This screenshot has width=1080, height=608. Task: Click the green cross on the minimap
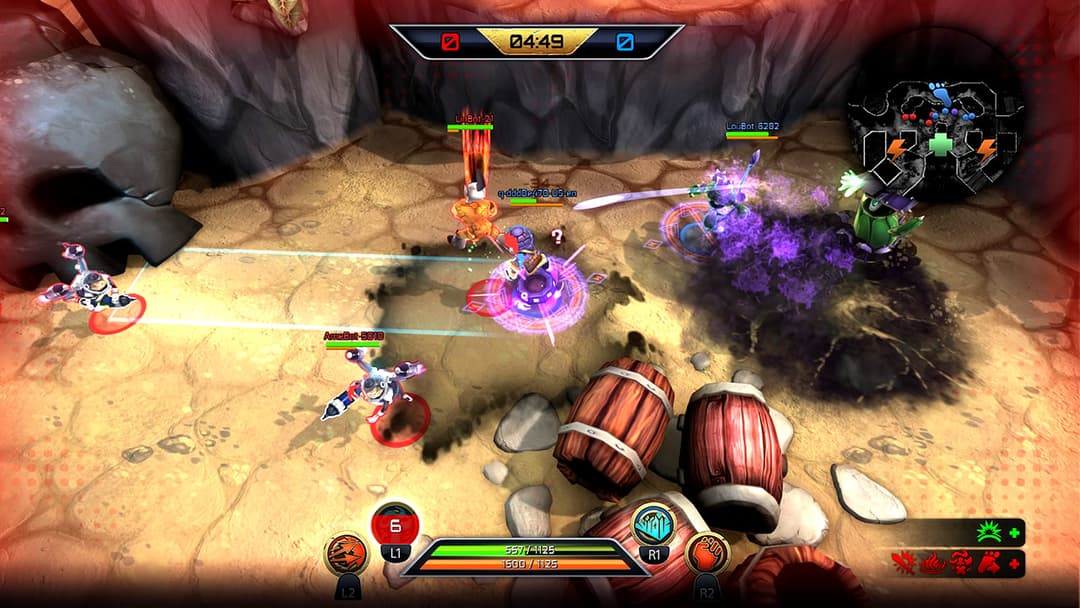[940, 146]
